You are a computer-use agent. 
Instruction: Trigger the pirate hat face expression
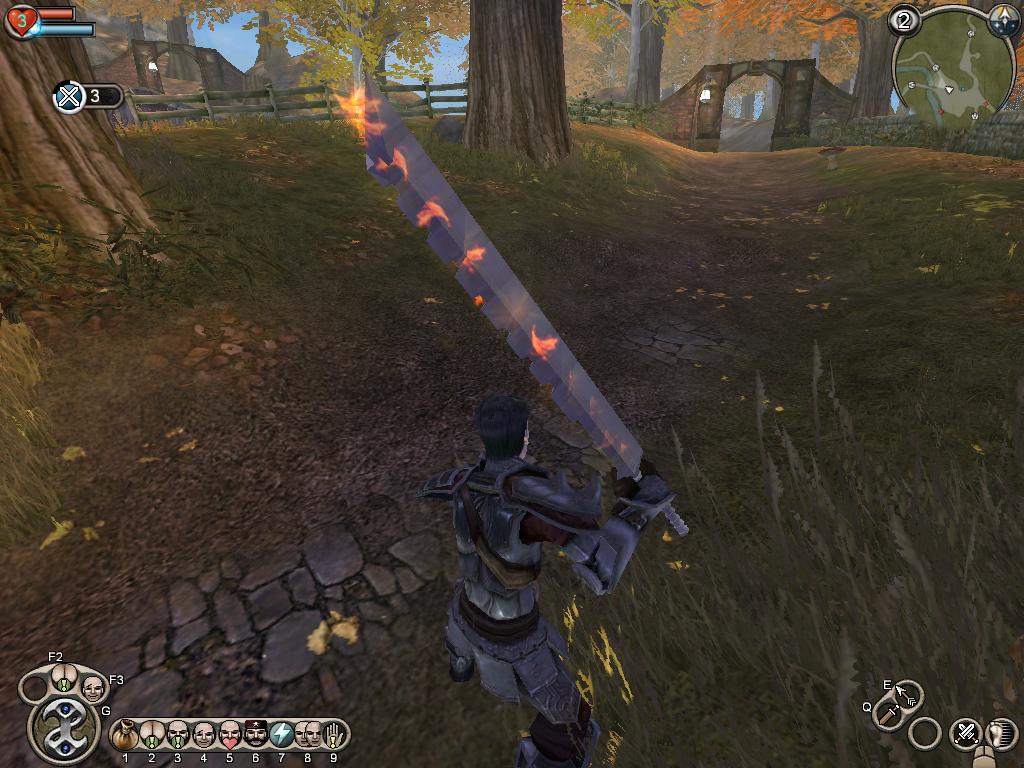pos(256,735)
